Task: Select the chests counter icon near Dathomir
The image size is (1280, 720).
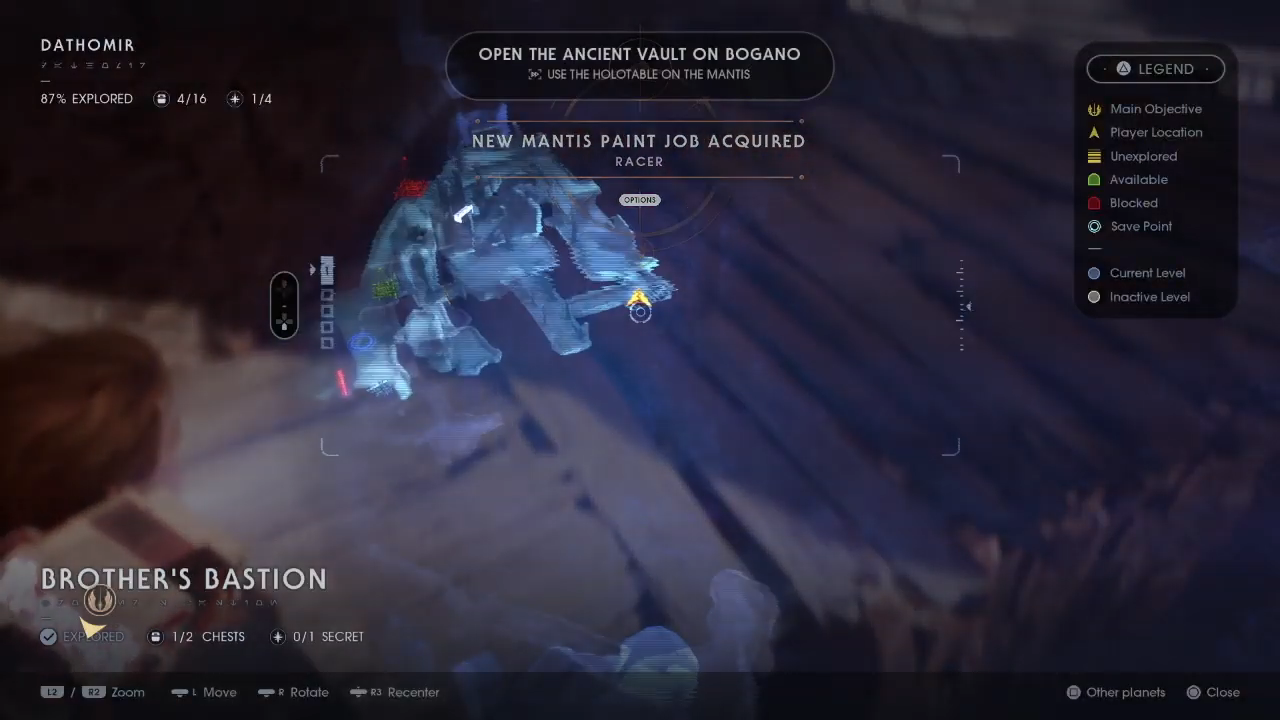Action: [x=161, y=98]
